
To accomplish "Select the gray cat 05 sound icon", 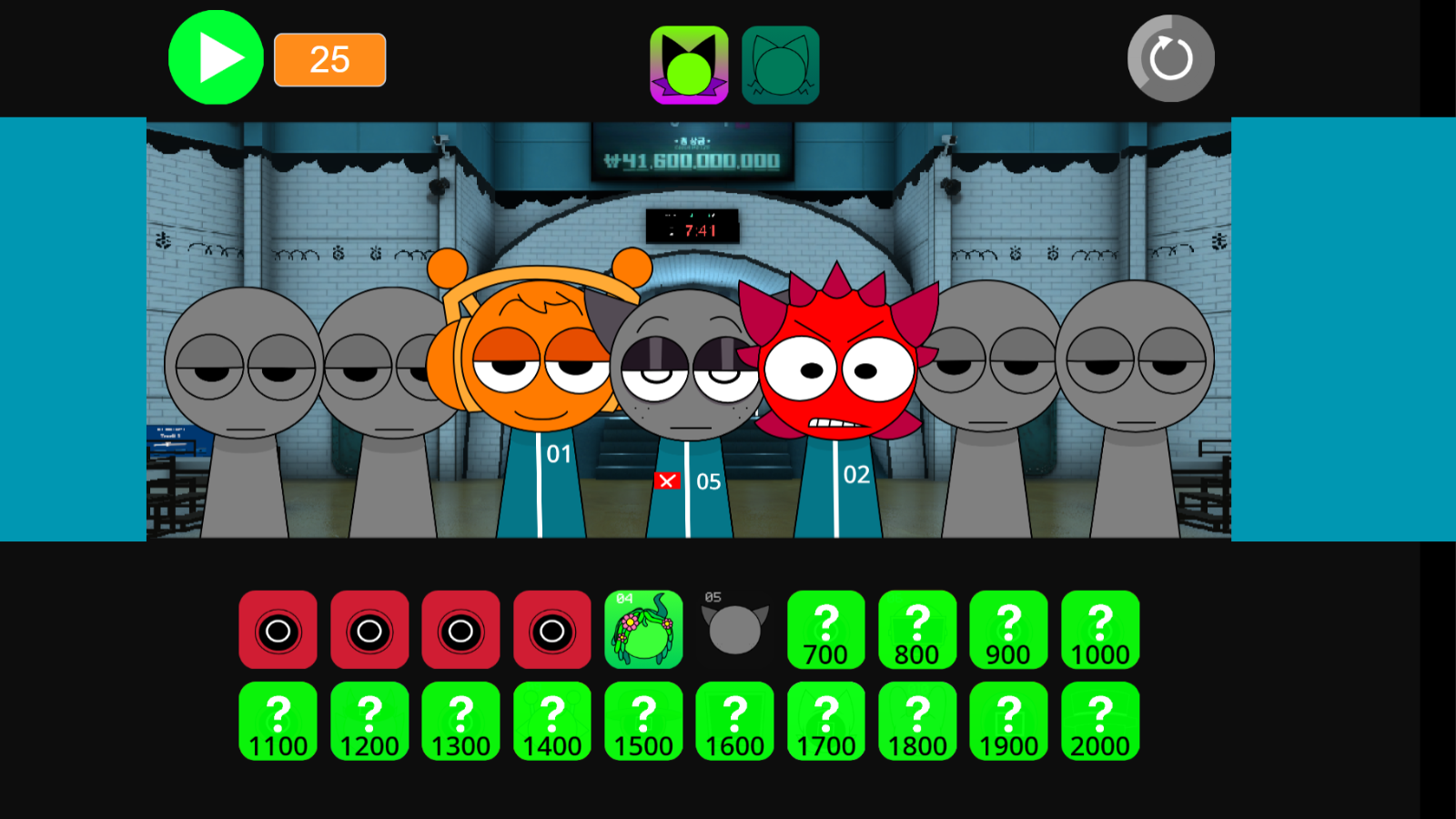I will click(x=734, y=629).
